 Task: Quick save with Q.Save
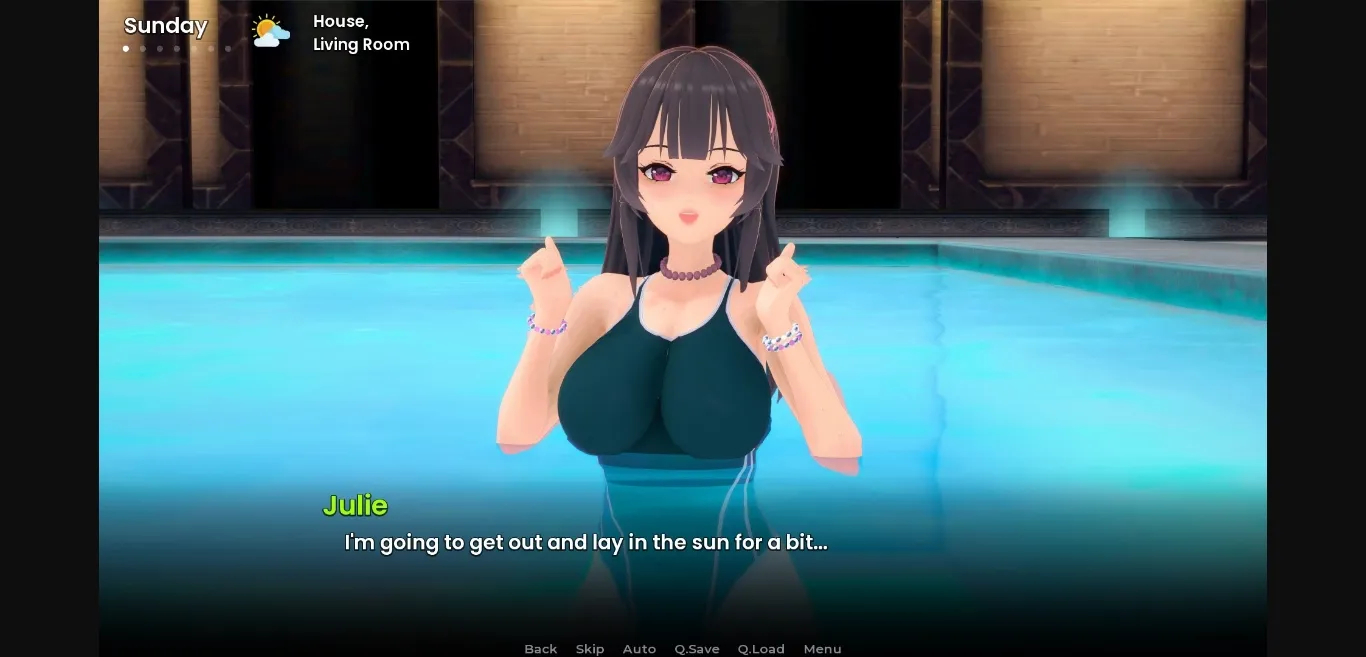pyautogui.click(x=696, y=649)
